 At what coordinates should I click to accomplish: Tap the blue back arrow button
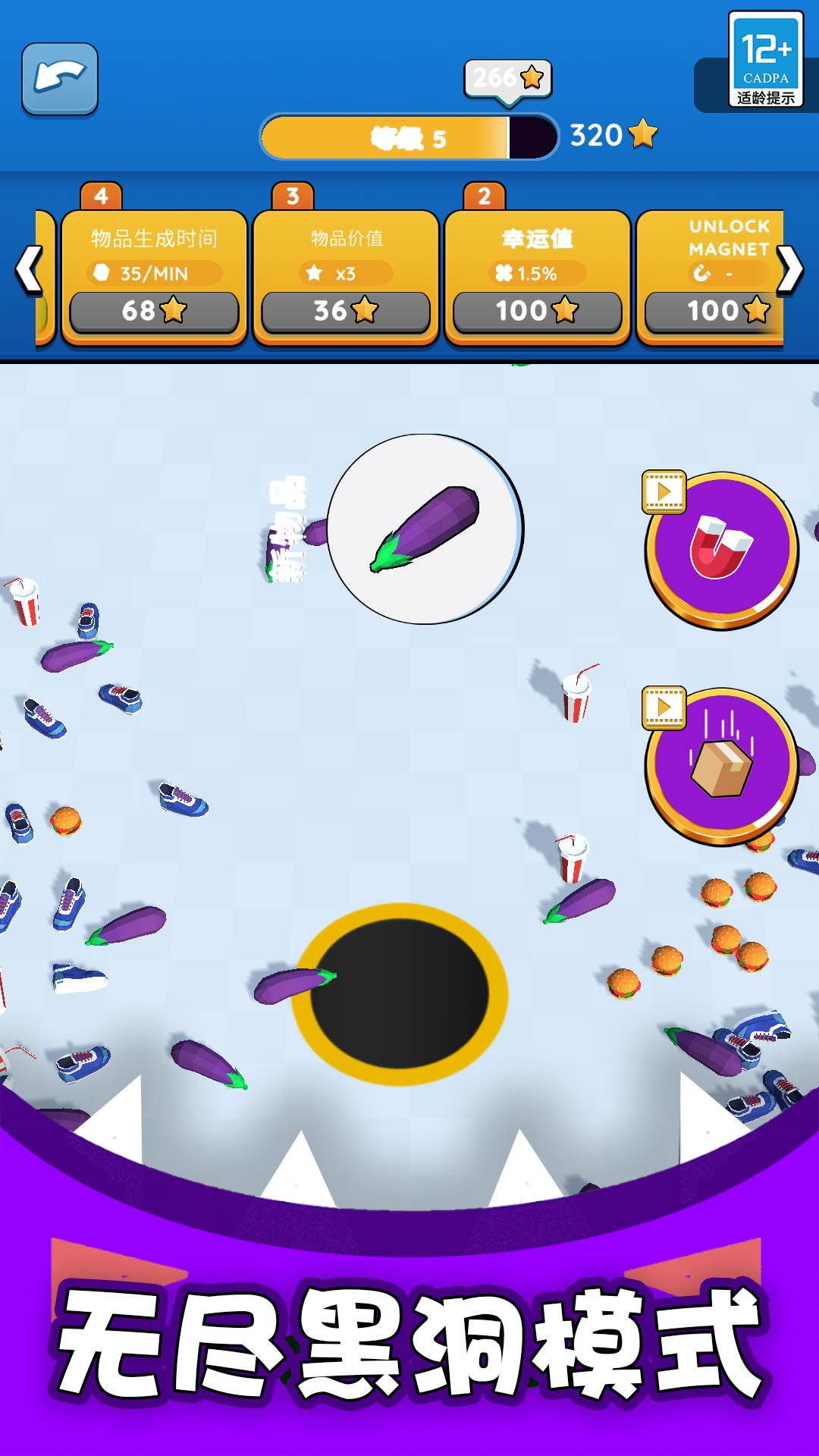click(60, 79)
